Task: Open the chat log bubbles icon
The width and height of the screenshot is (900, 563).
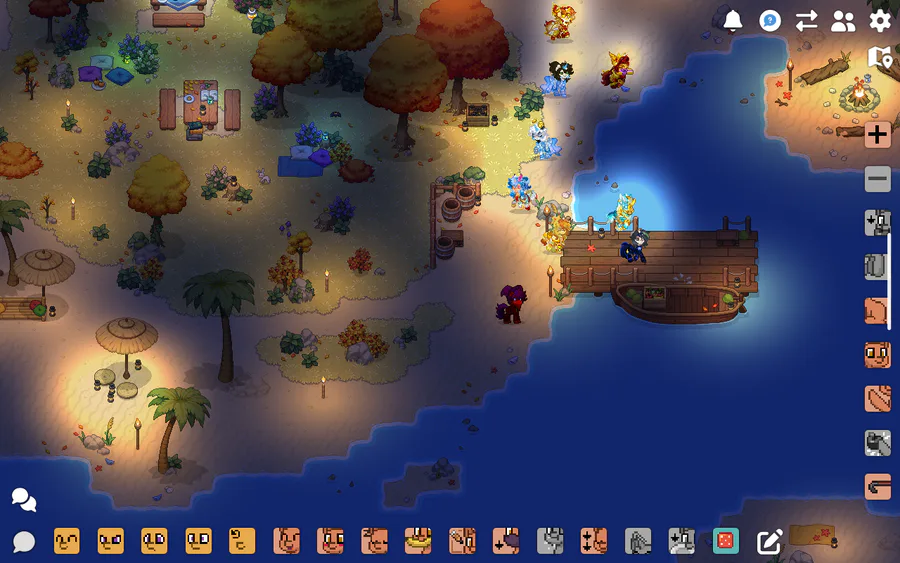Action: click(24, 500)
